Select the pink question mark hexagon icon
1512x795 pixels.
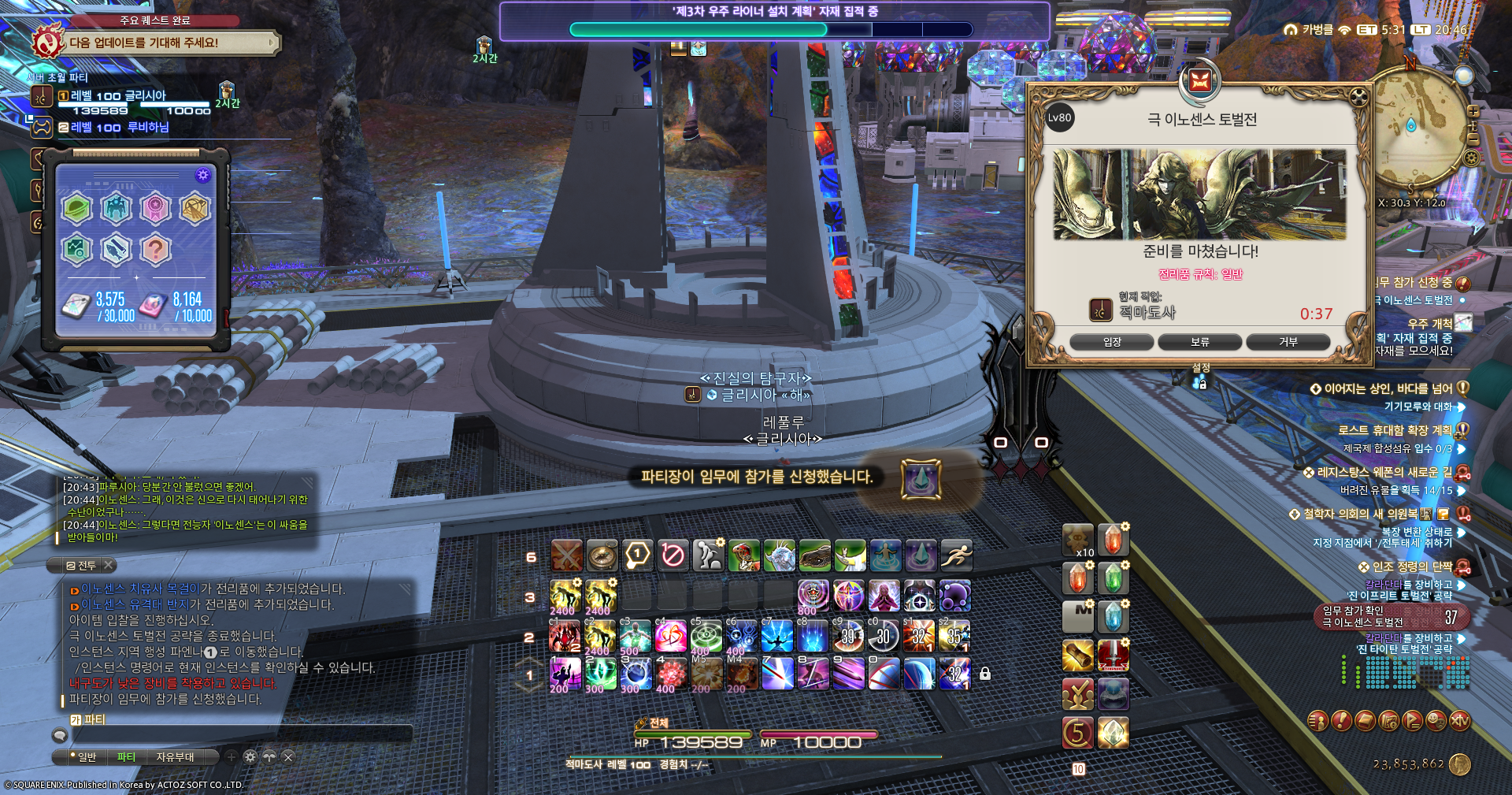pos(156,250)
